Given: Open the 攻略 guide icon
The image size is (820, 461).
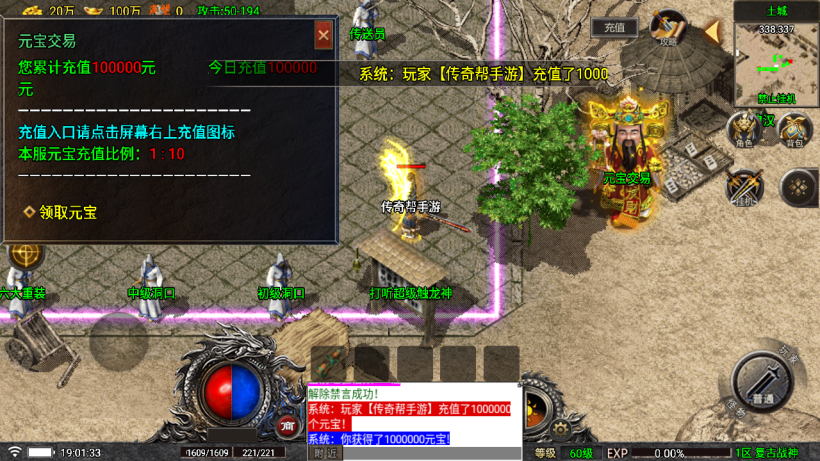Looking at the screenshot, I should (x=668, y=28).
